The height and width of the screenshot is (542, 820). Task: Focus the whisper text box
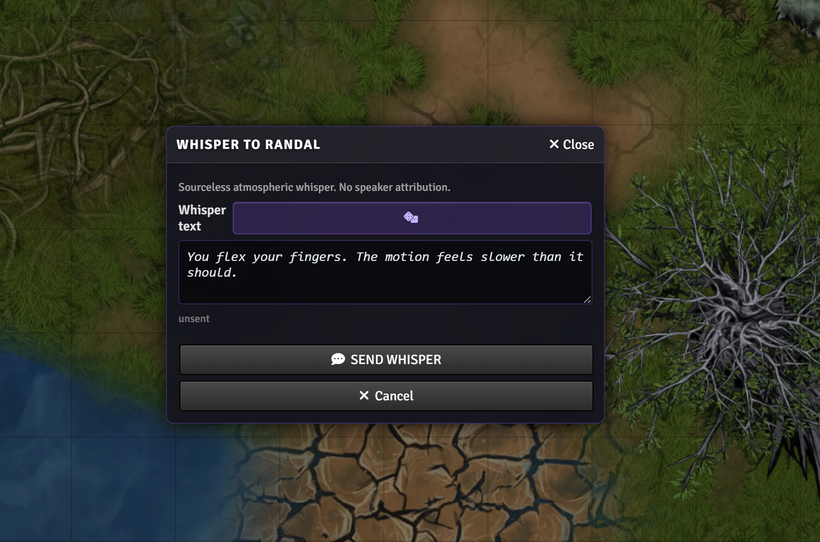point(385,272)
